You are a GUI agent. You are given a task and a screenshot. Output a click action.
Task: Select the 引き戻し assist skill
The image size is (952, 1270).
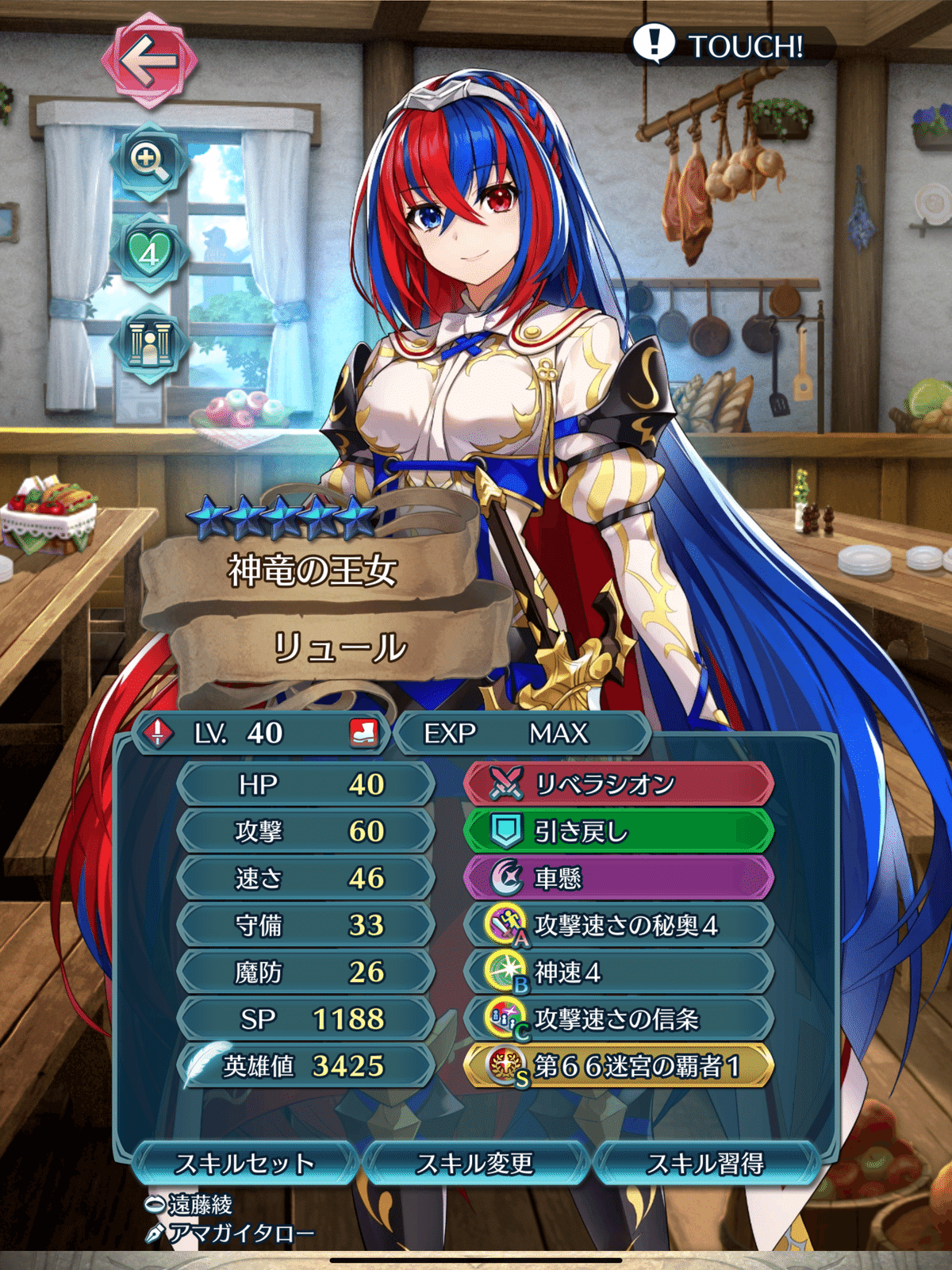[x=618, y=831]
